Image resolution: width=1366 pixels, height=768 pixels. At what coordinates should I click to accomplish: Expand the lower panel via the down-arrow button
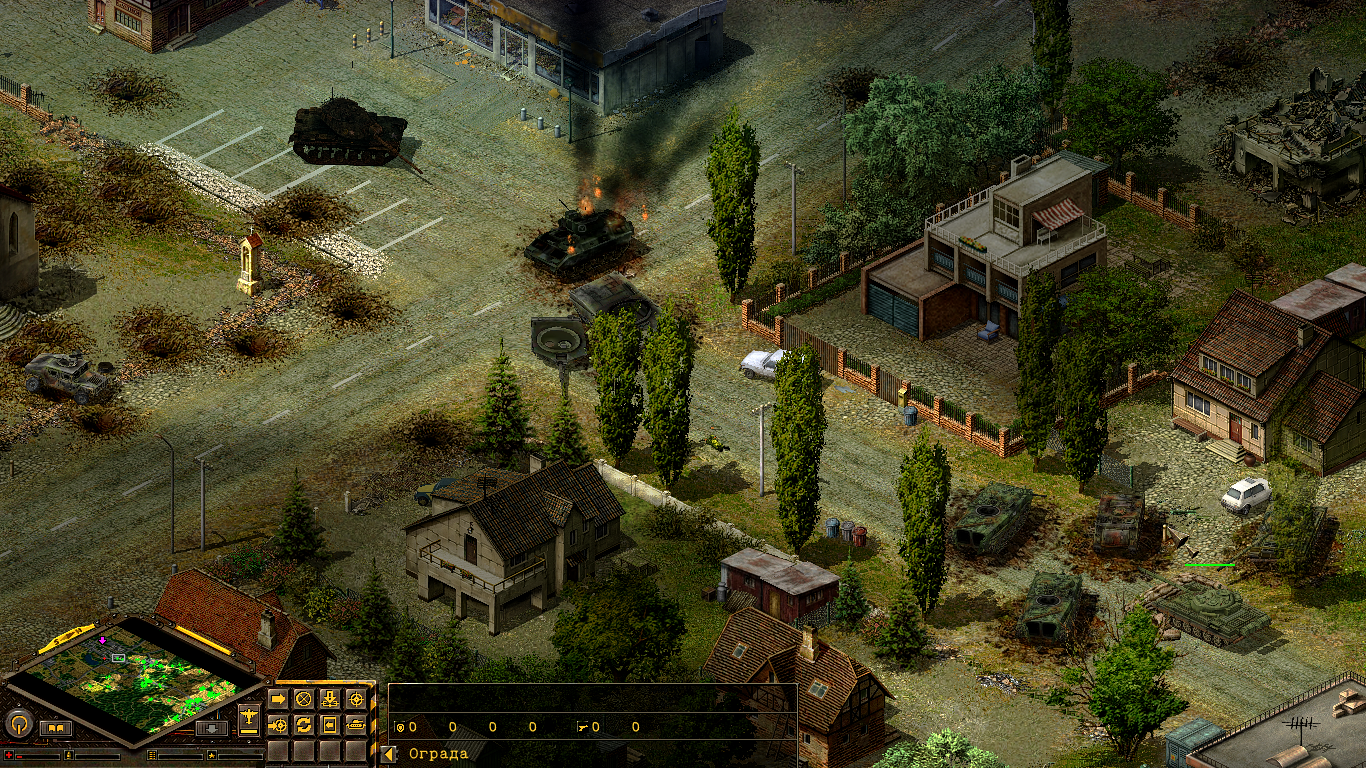(211, 727)
